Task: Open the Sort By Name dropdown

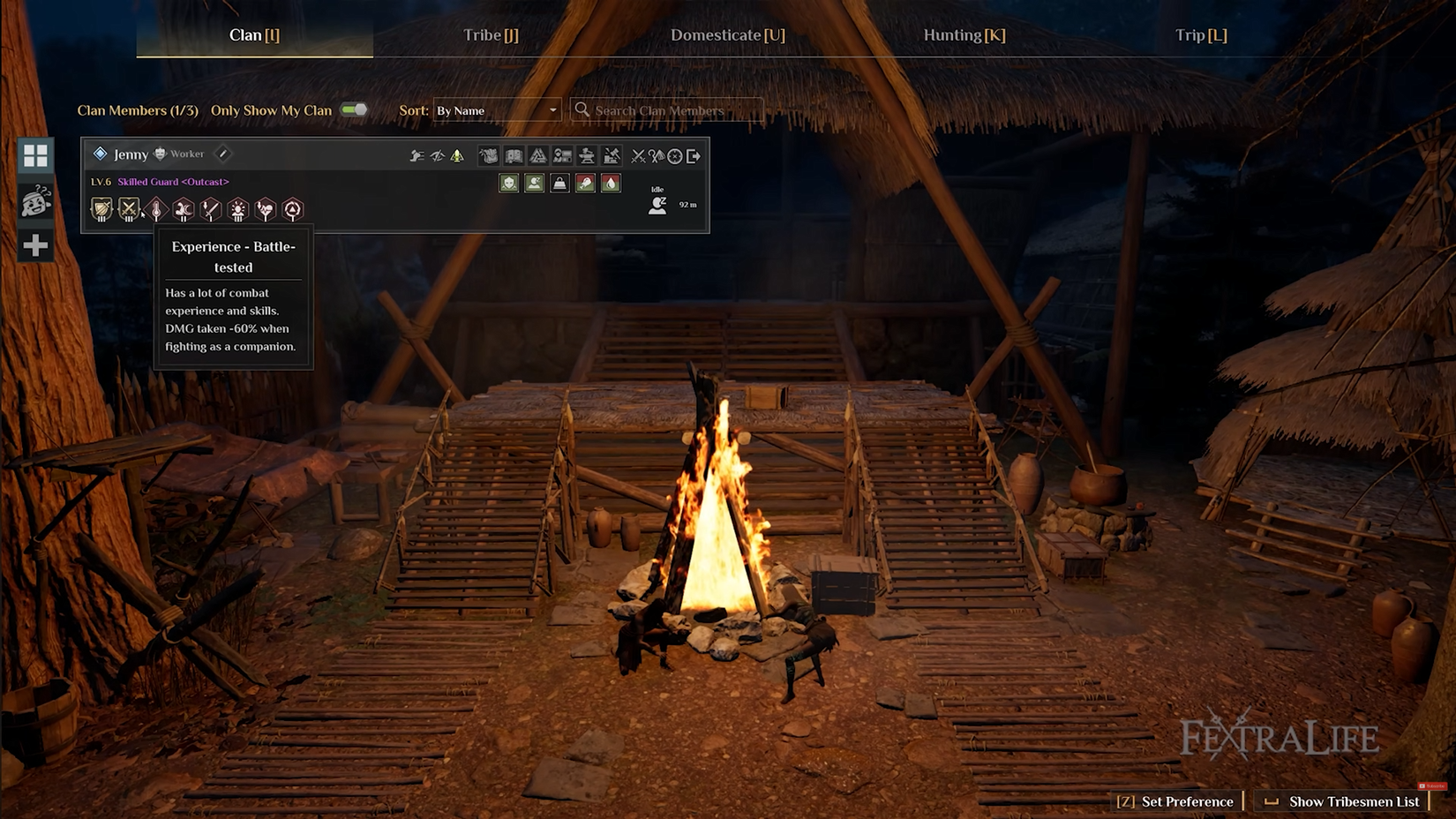Action: click(497, 109)
